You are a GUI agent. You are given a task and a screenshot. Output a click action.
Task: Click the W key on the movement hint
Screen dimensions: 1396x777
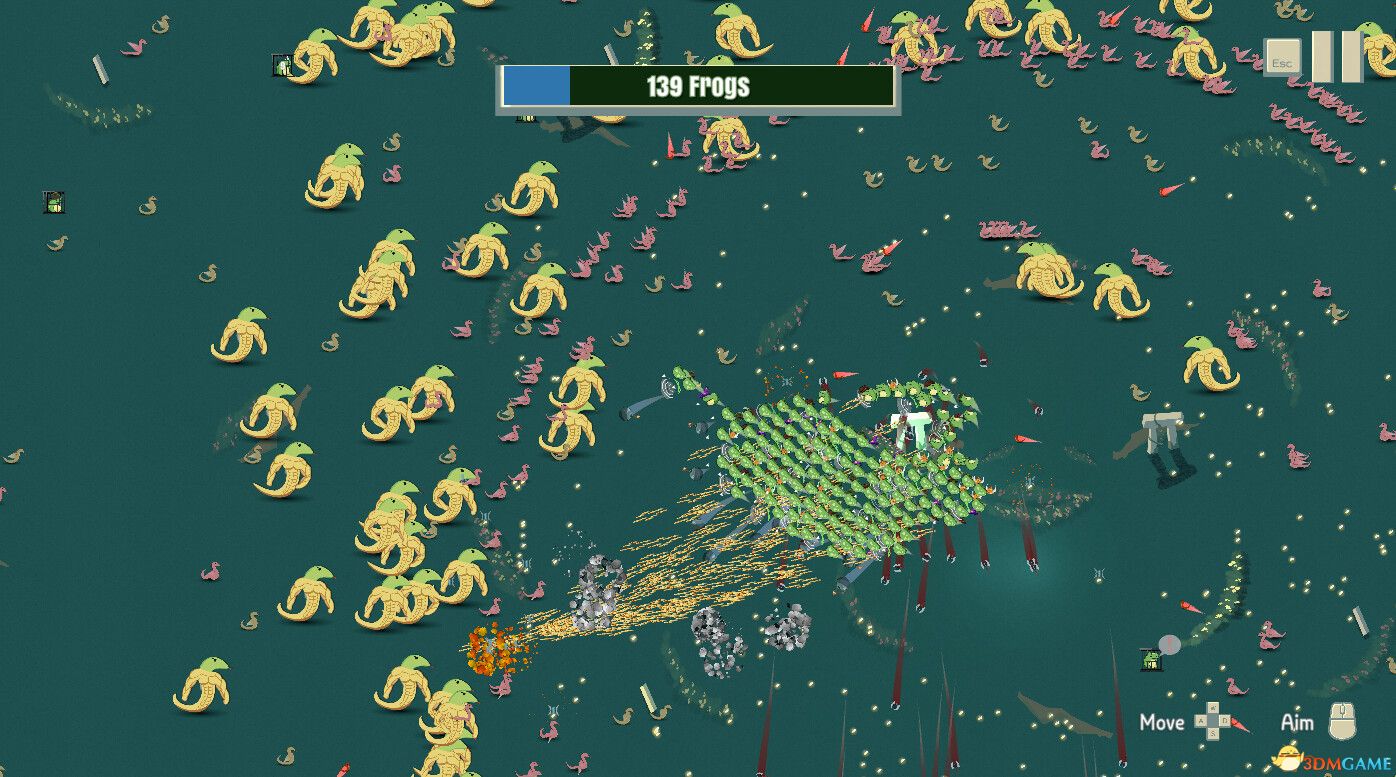point(1213,707)
